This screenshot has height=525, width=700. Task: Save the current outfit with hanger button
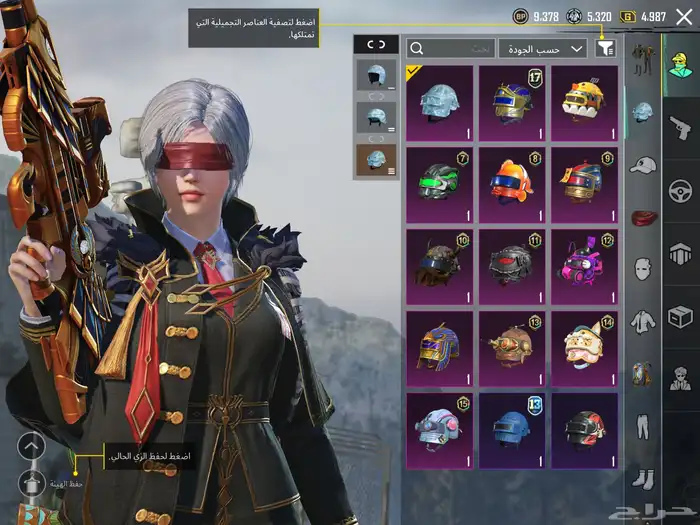(x=32, y=483)
